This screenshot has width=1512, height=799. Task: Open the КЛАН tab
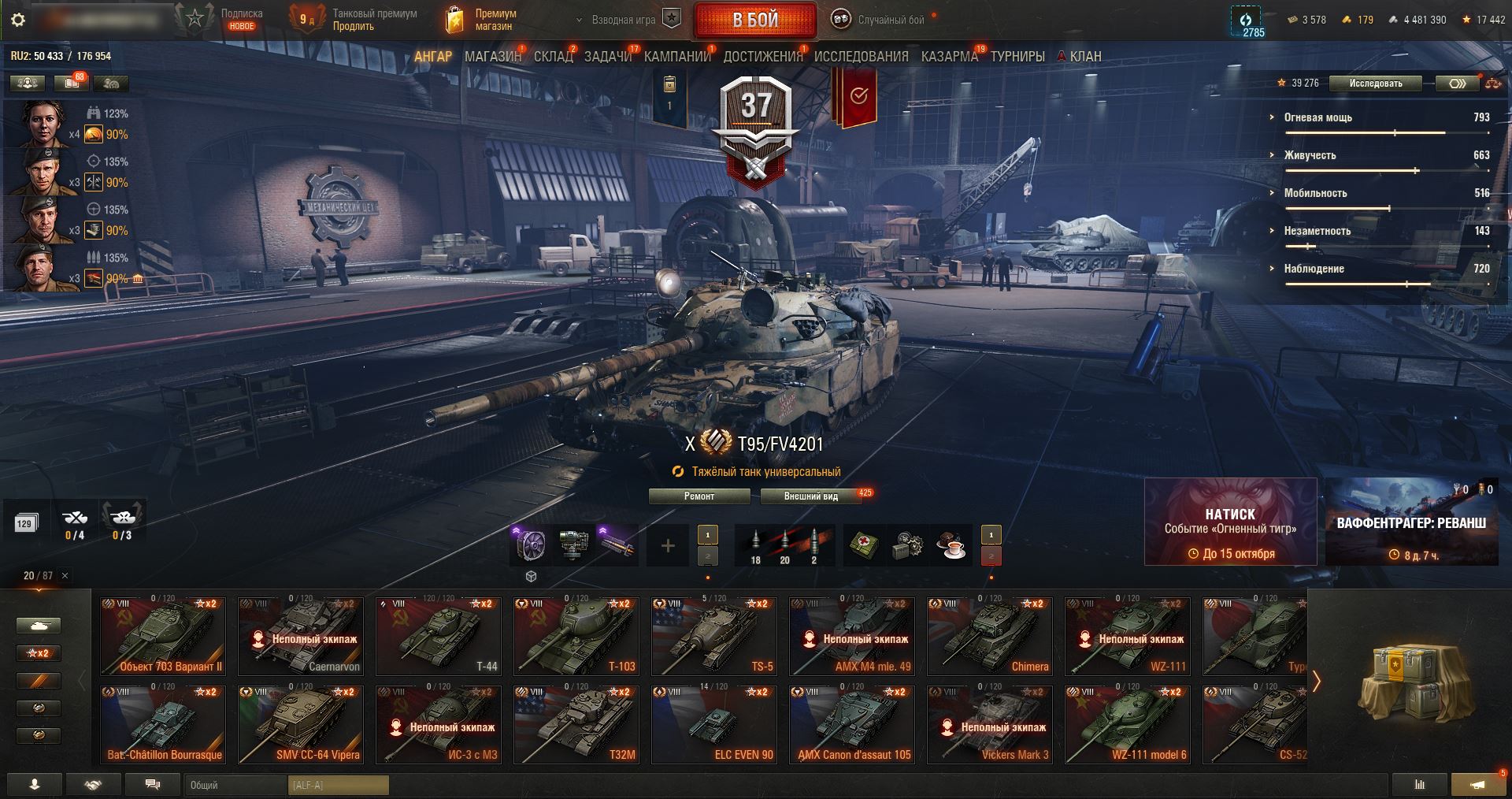tap(1084, 57)
